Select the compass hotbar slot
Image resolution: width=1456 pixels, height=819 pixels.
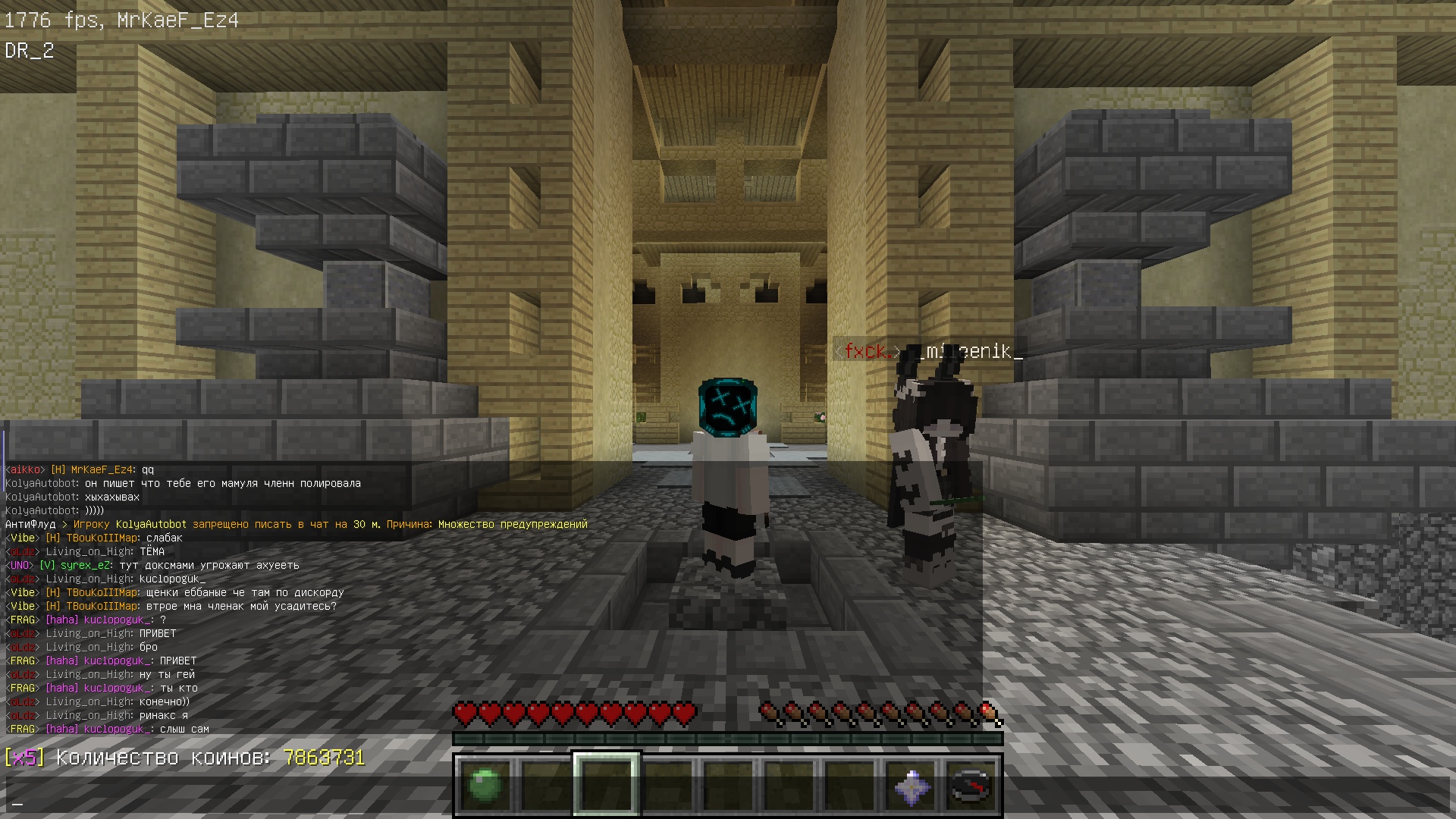[x=971, y=786]
